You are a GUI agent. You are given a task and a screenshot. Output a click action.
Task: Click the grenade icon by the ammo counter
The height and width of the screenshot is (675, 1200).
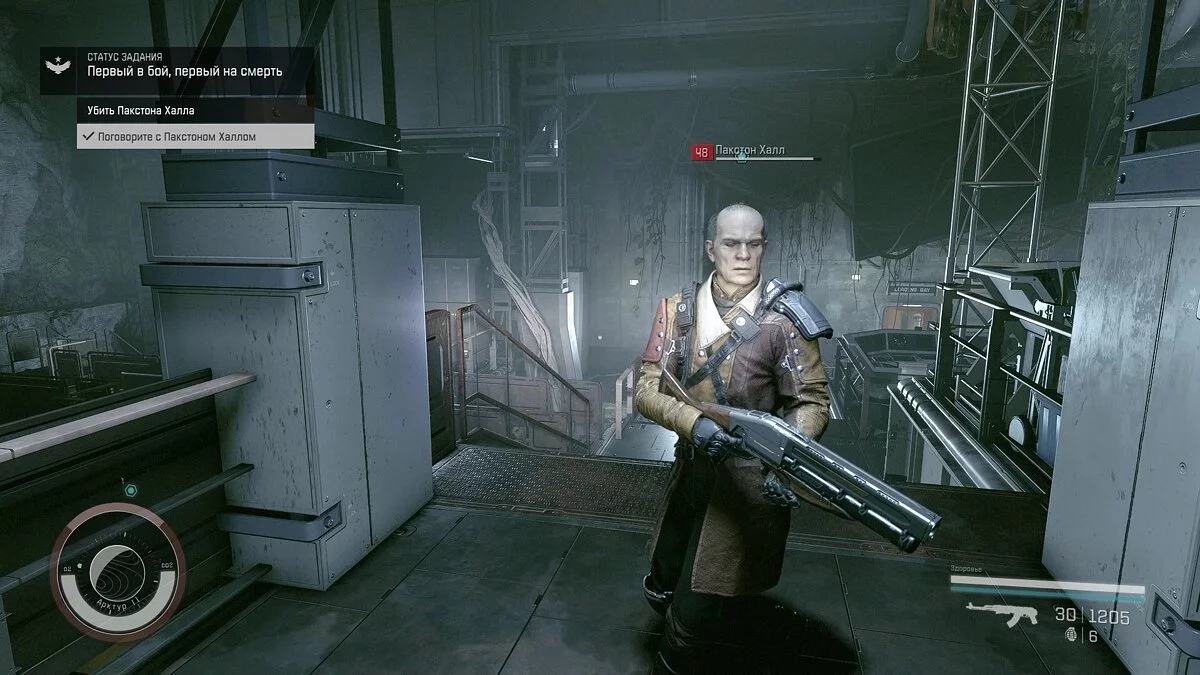pos(1075,635)
